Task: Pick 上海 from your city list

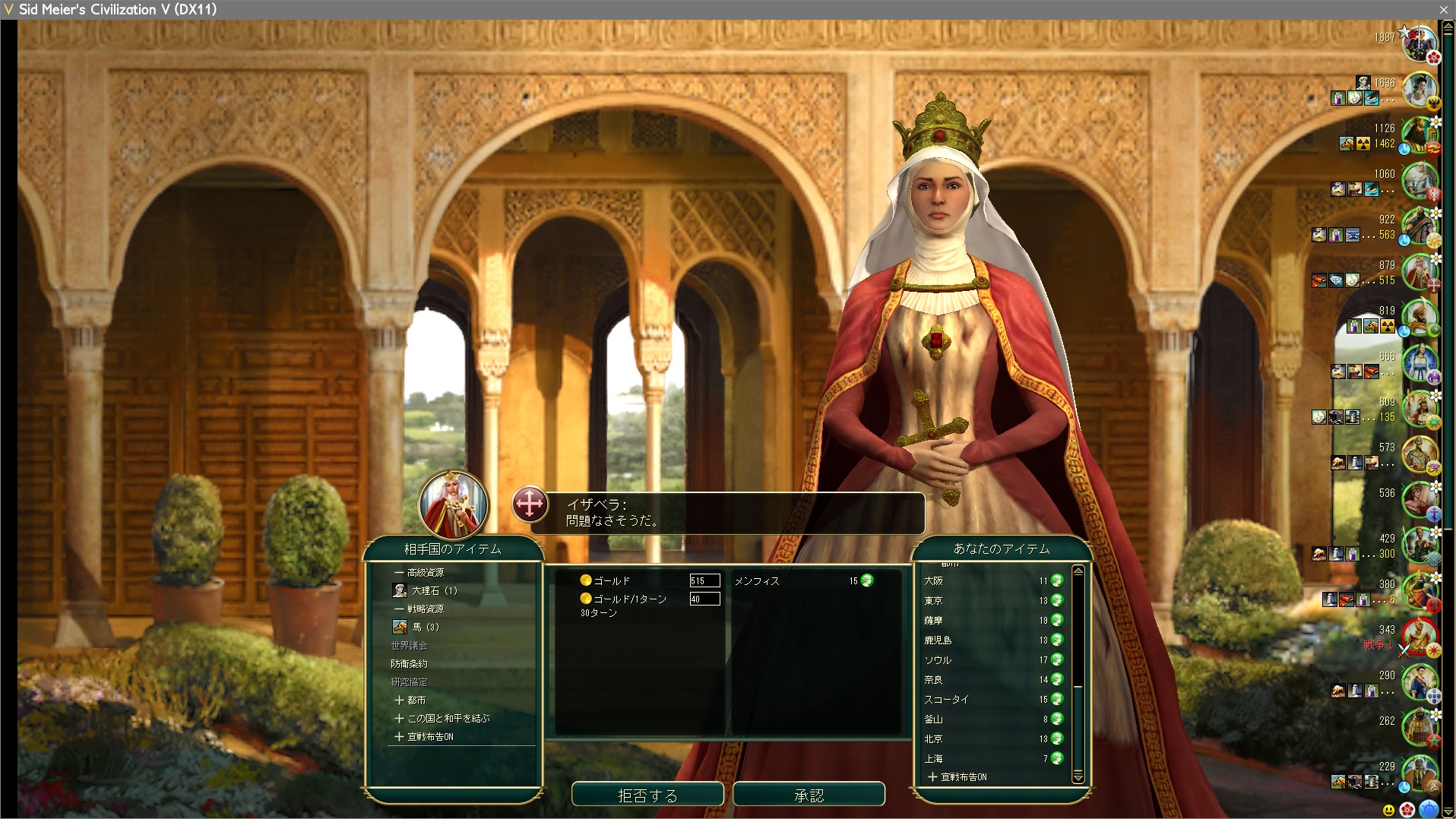Action: pyautogui.click(x=934, y=759)
